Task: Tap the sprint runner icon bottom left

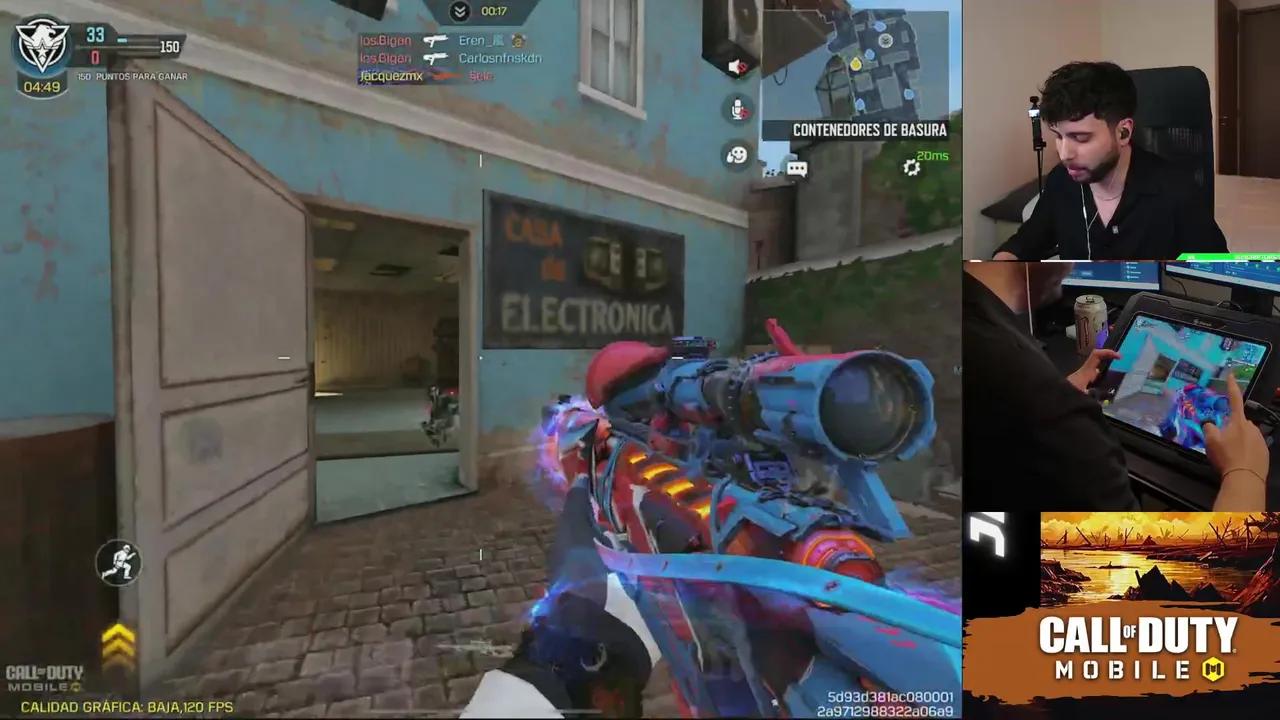Action: coord(118,563)
